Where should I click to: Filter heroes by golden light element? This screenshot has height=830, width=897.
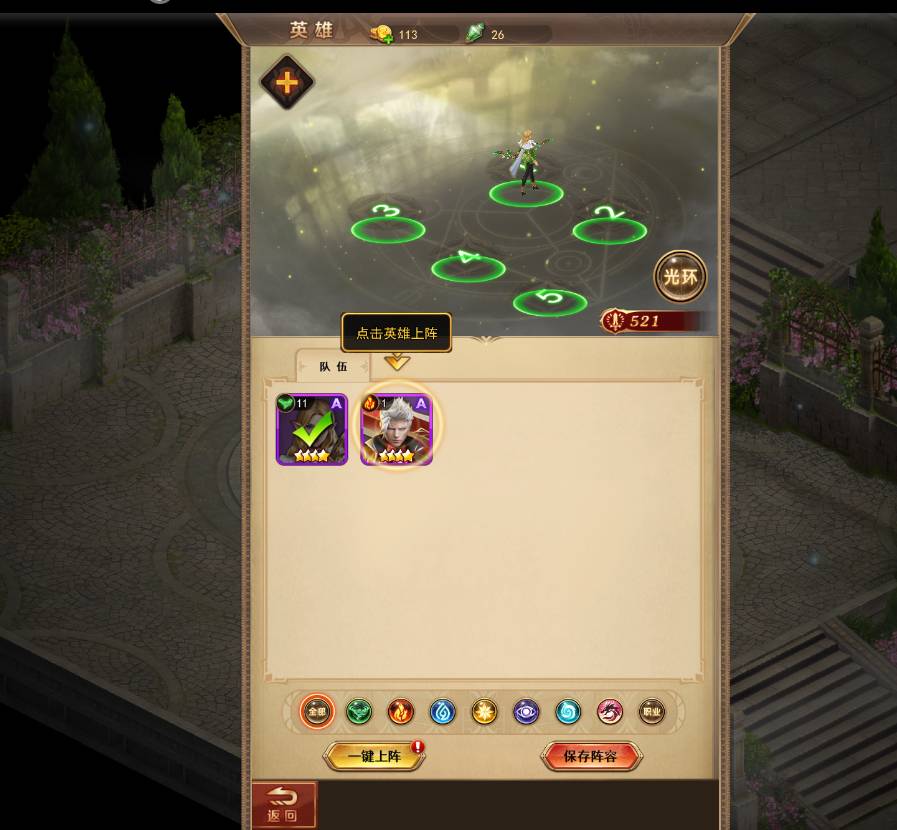(484, 712)
